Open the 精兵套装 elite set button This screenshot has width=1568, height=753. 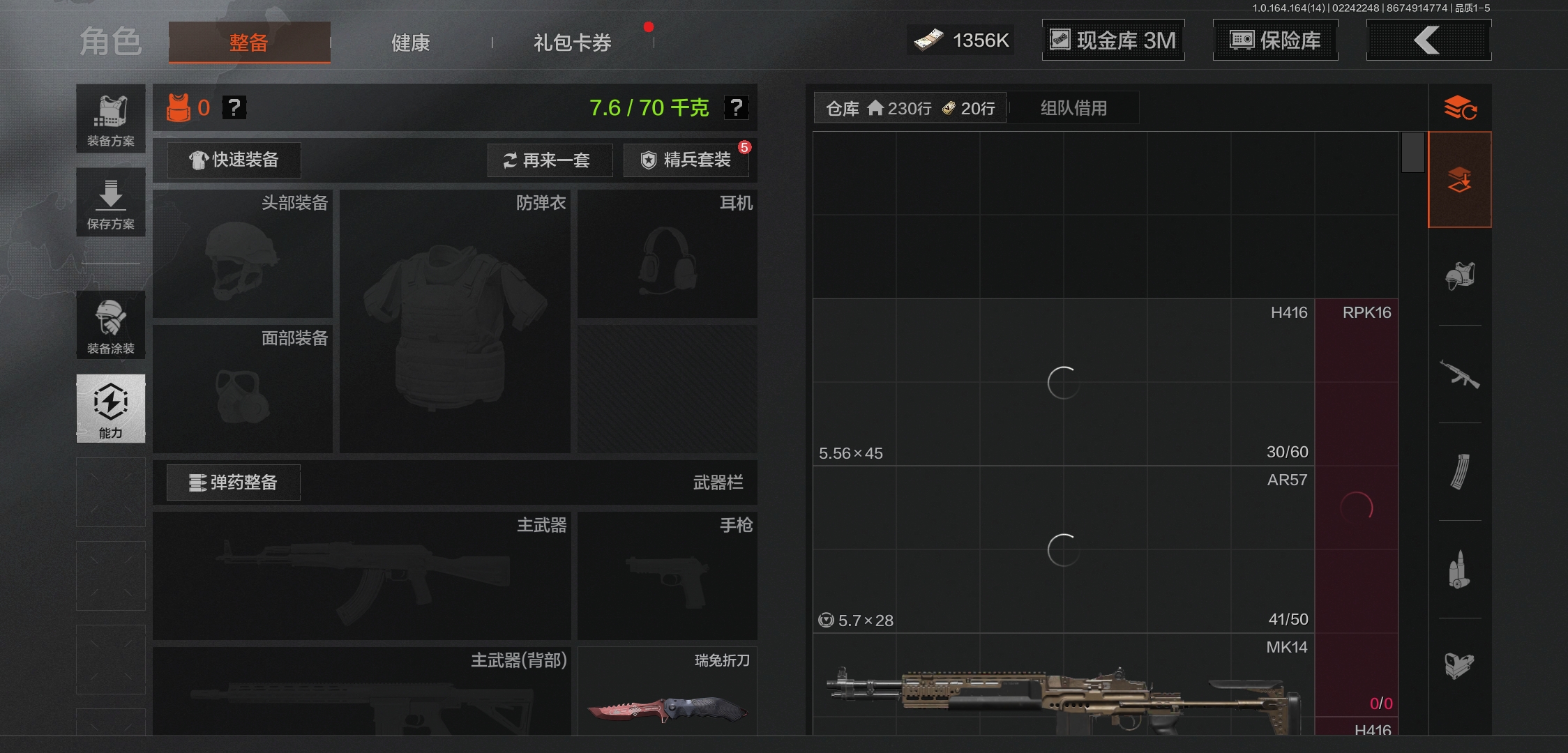[x=686, y=160]
